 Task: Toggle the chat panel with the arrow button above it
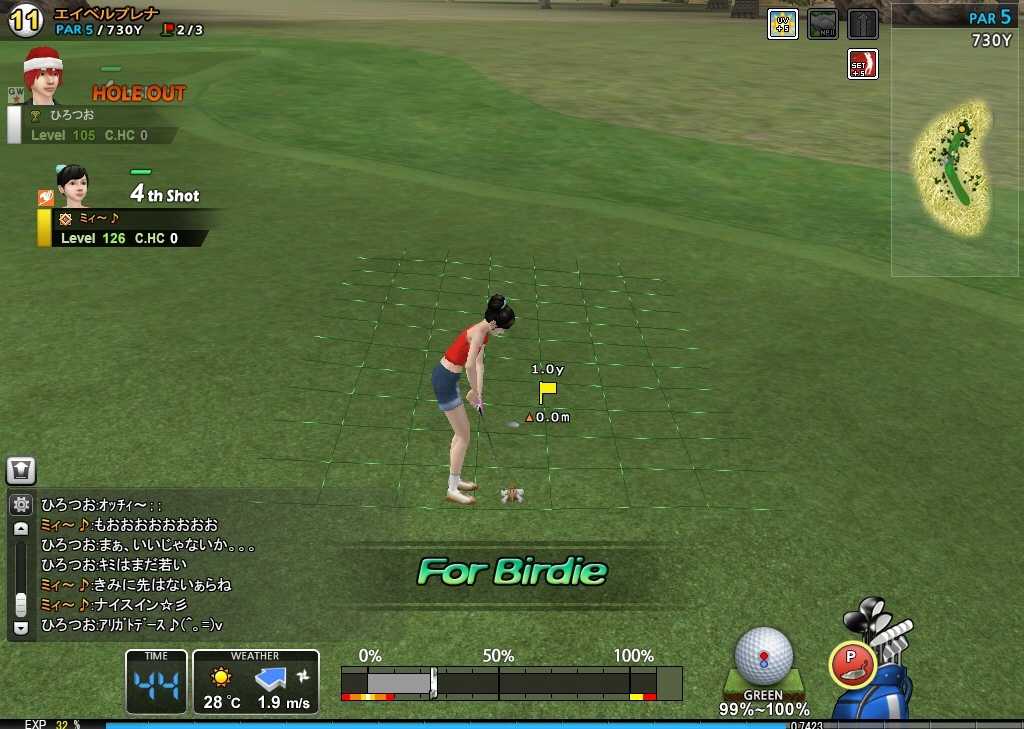pyautogui.click(x=20, y=470)
